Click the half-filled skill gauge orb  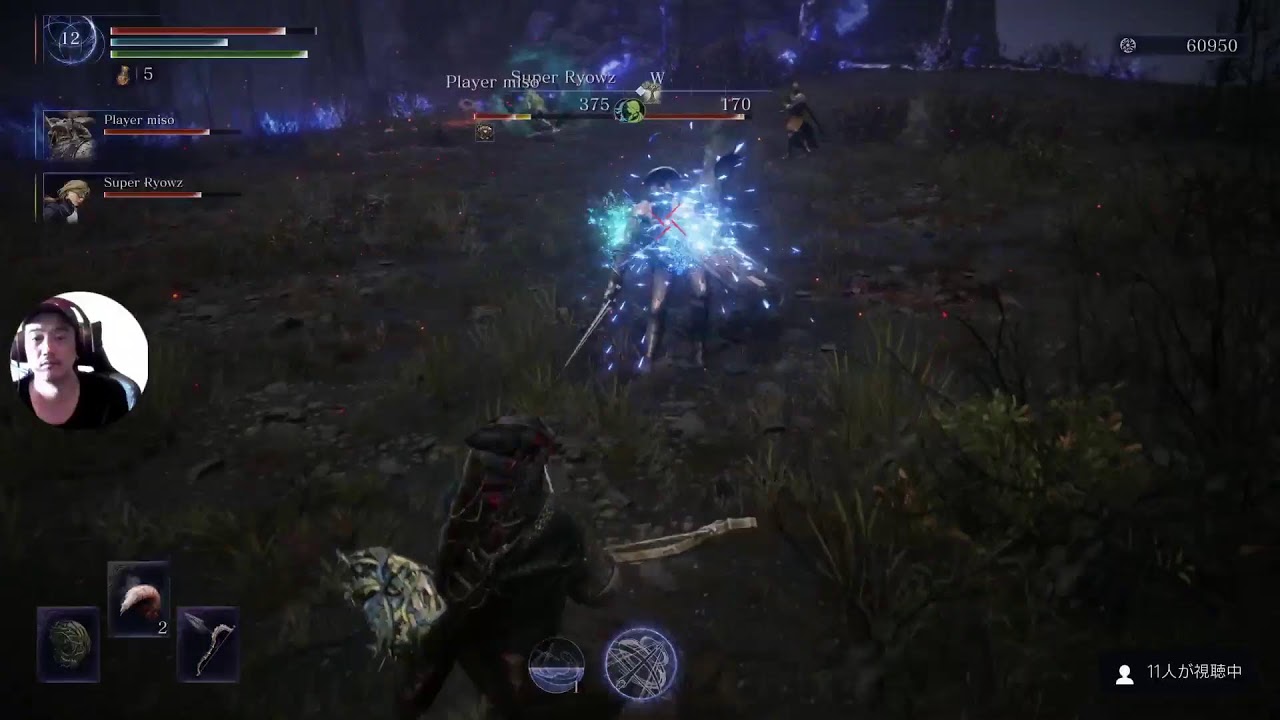(555, 666)
